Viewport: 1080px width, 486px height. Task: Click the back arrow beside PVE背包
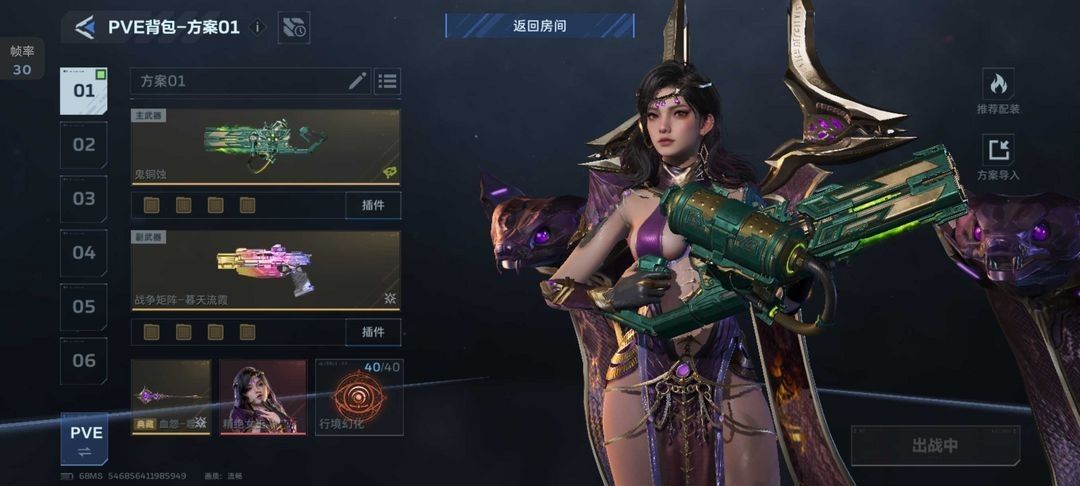pos(85,27)
